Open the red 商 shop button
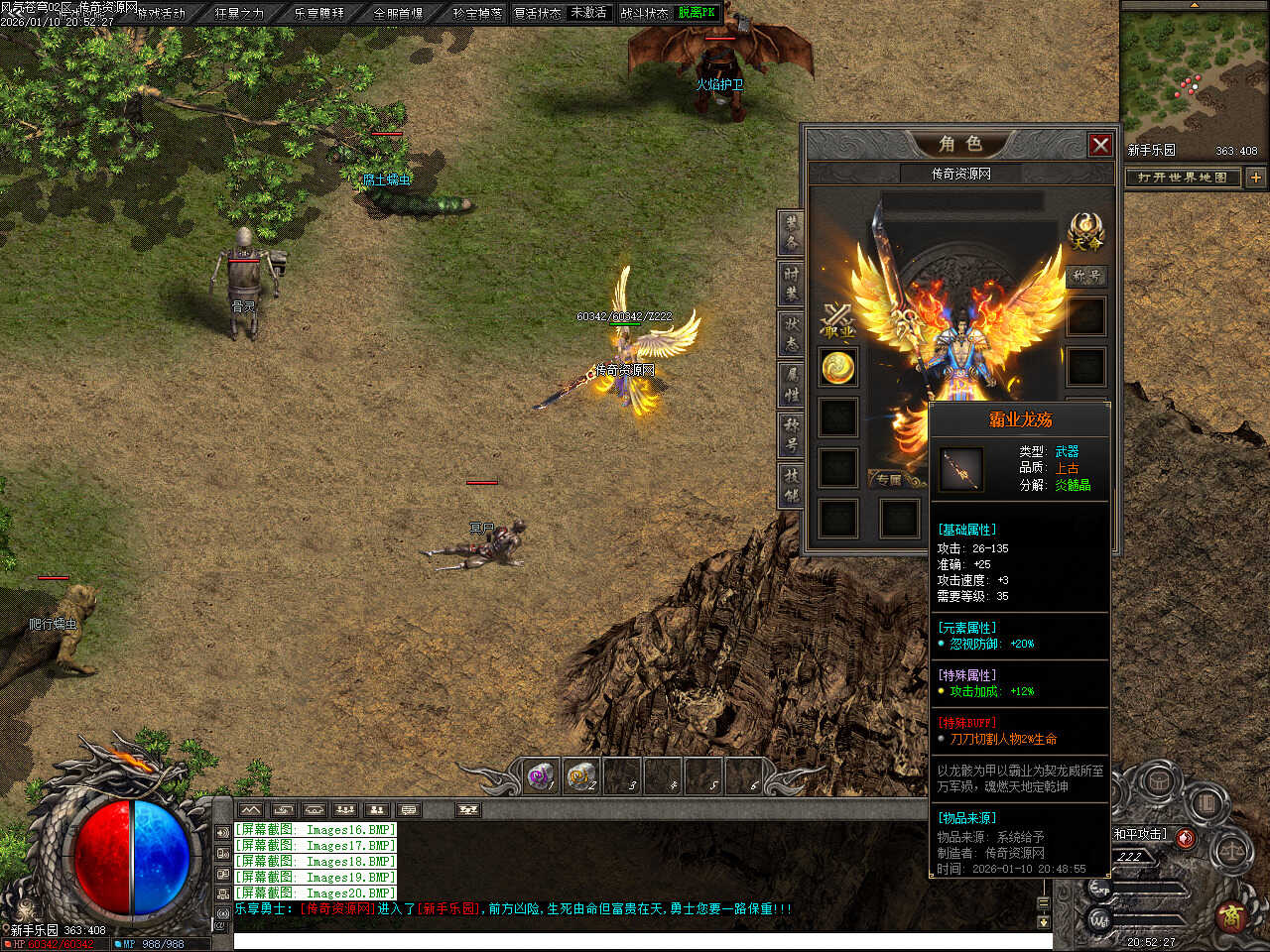Screen dimensions: 1270x952 [x=1231, y=914]
